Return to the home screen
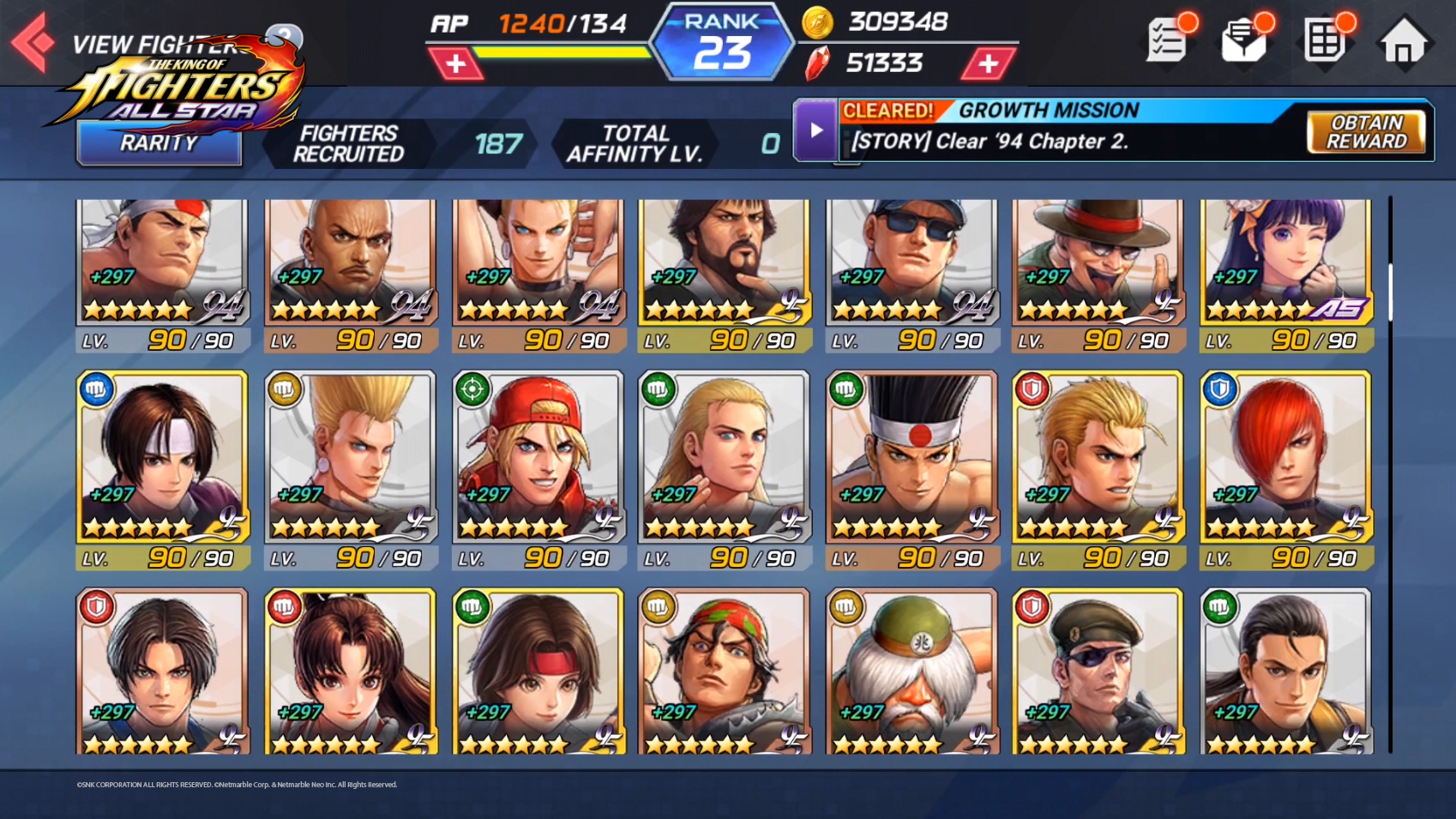1456x819 pixels. (x=1403, y=43)
